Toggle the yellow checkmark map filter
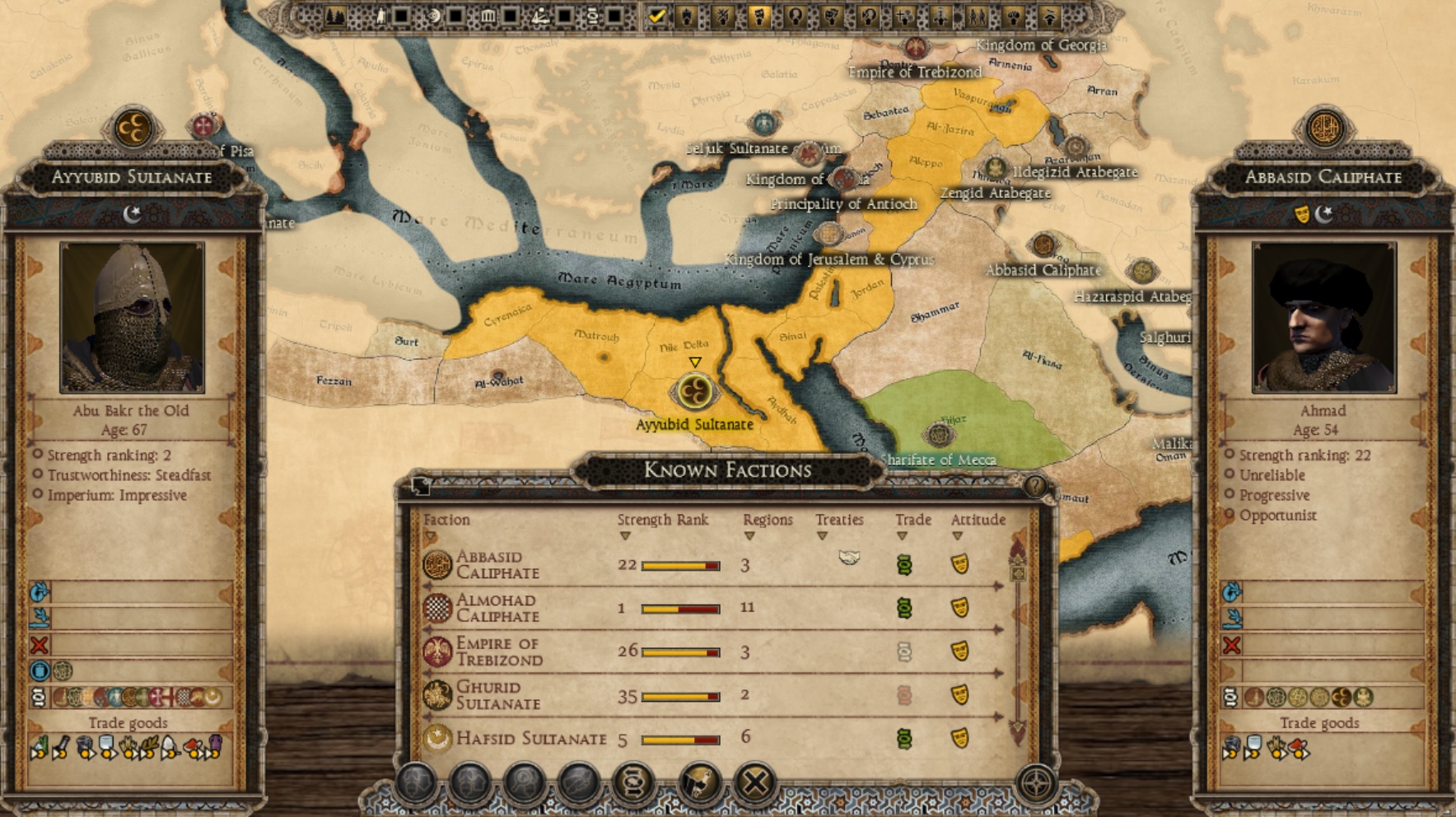Screen dimensions: 1456x817 [656, 16]
